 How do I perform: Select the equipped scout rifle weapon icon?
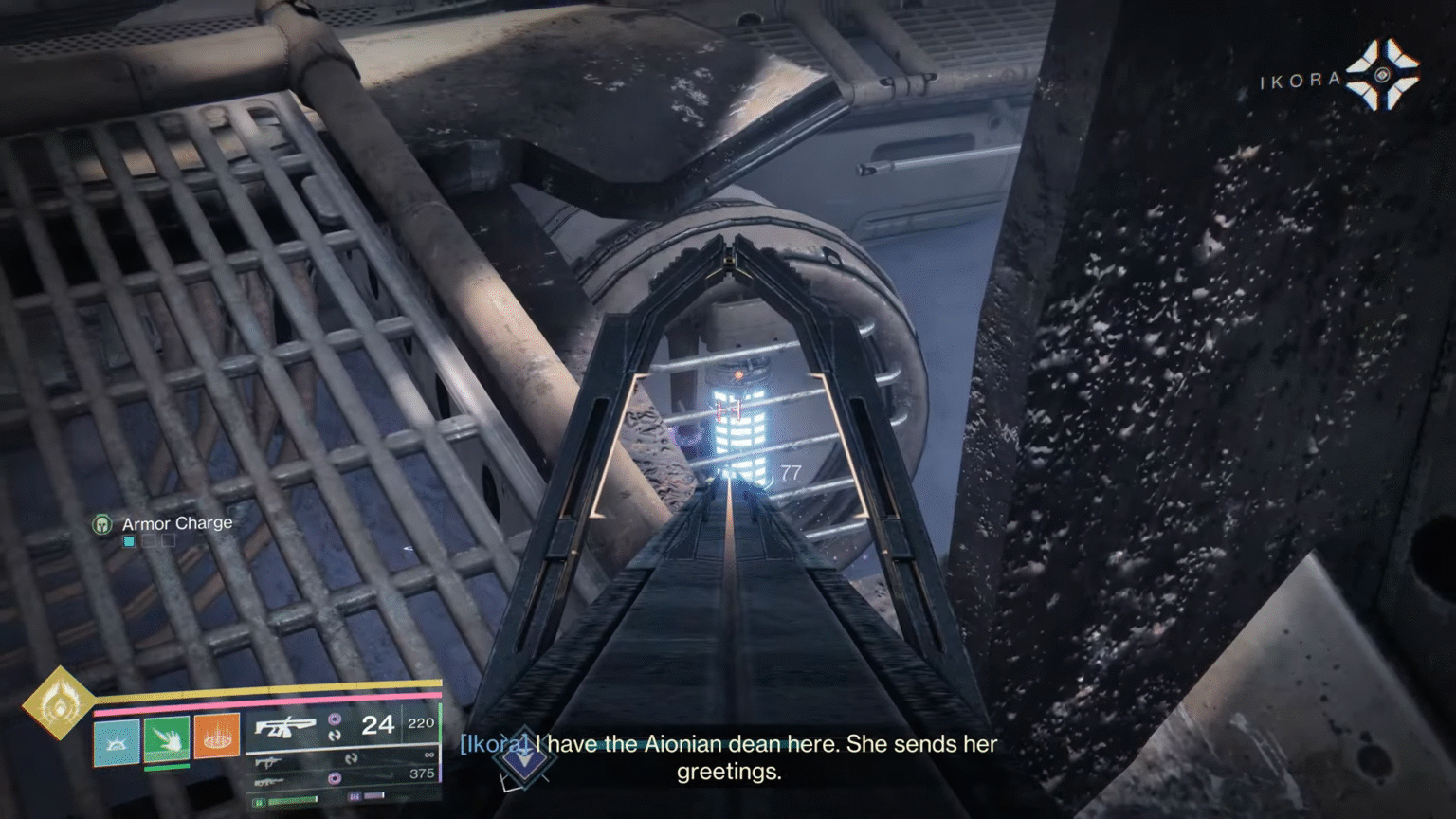click(287, 725)
